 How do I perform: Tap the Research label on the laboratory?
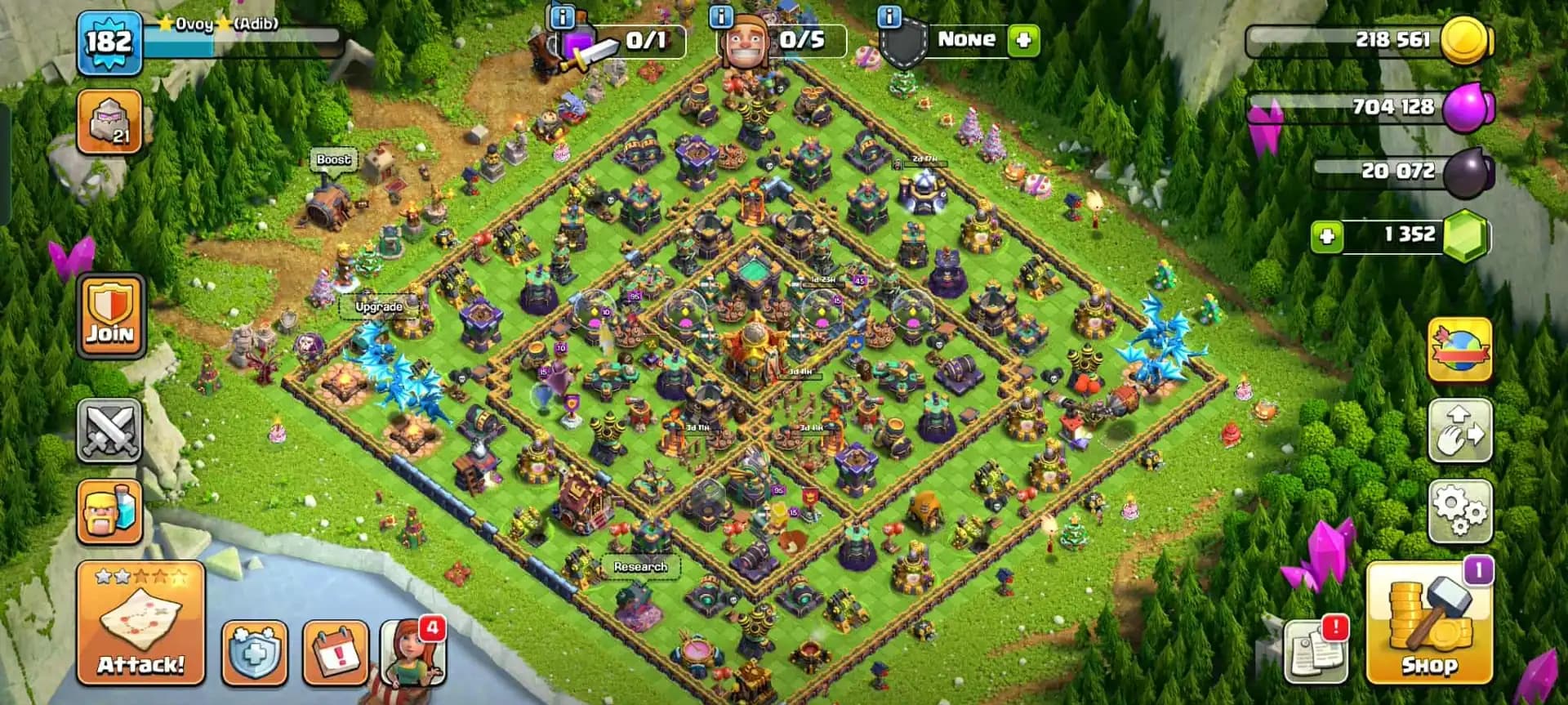click(x=639, y=565)
